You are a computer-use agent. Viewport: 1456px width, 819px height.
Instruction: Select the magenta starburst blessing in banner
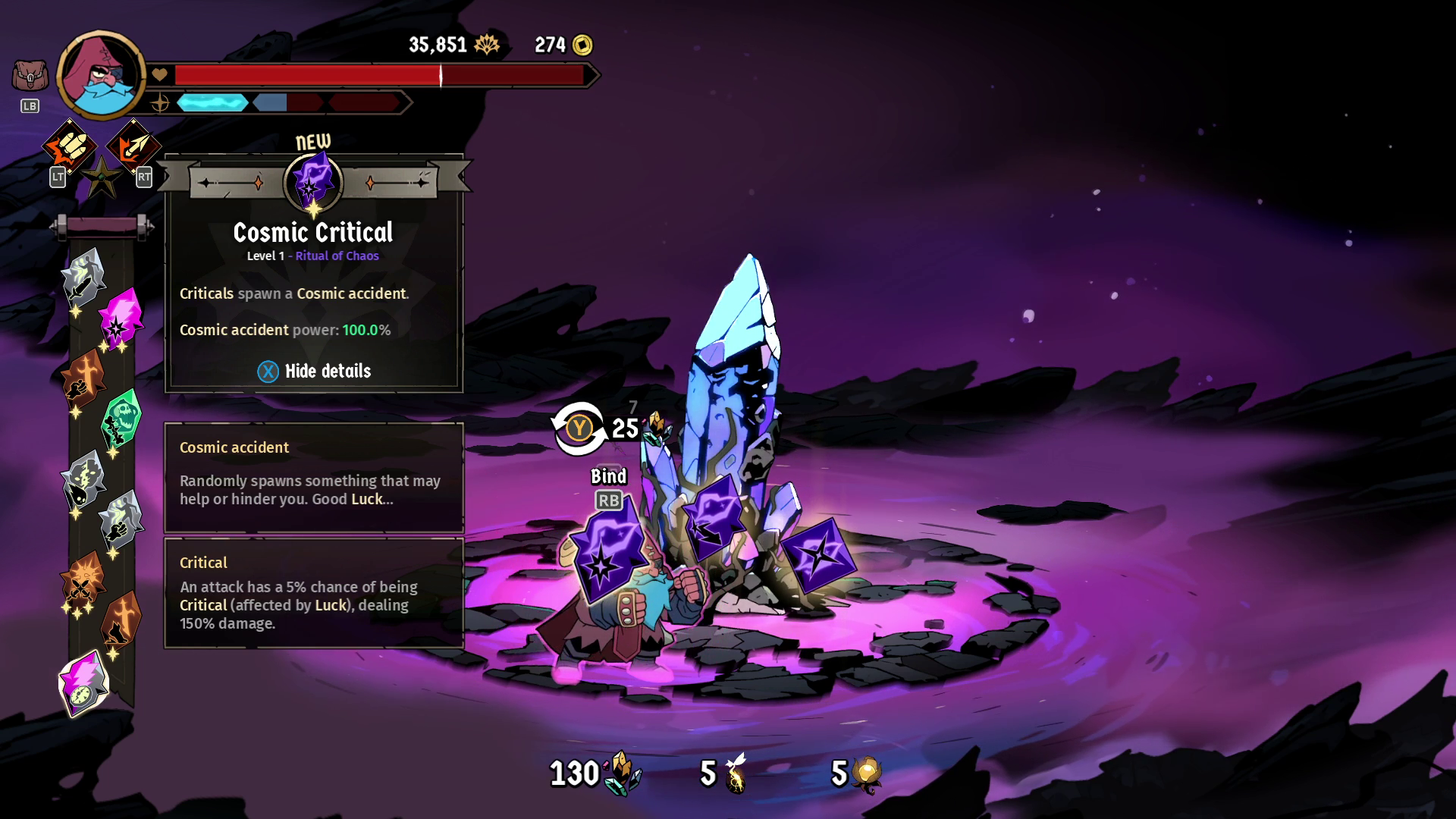pyautogui.click(x=120, y=318)
